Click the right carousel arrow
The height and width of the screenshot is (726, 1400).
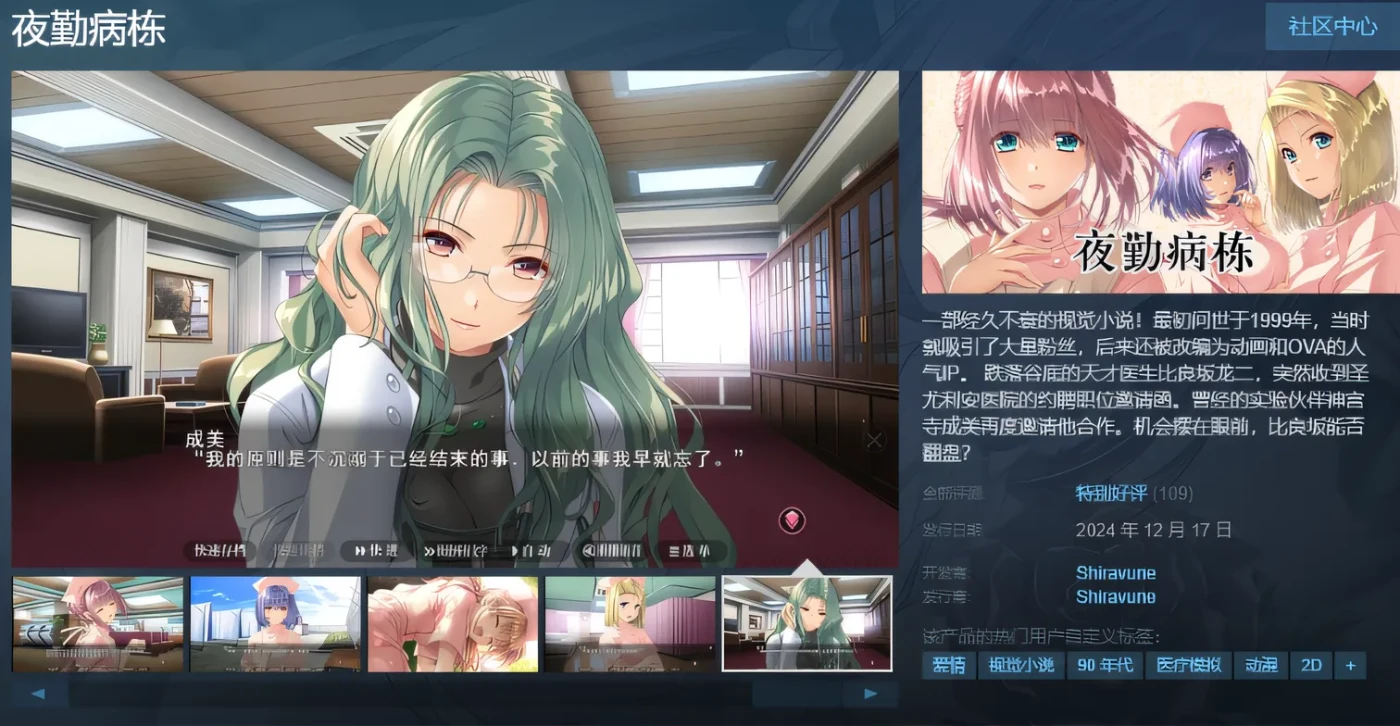tap(870, 692)
